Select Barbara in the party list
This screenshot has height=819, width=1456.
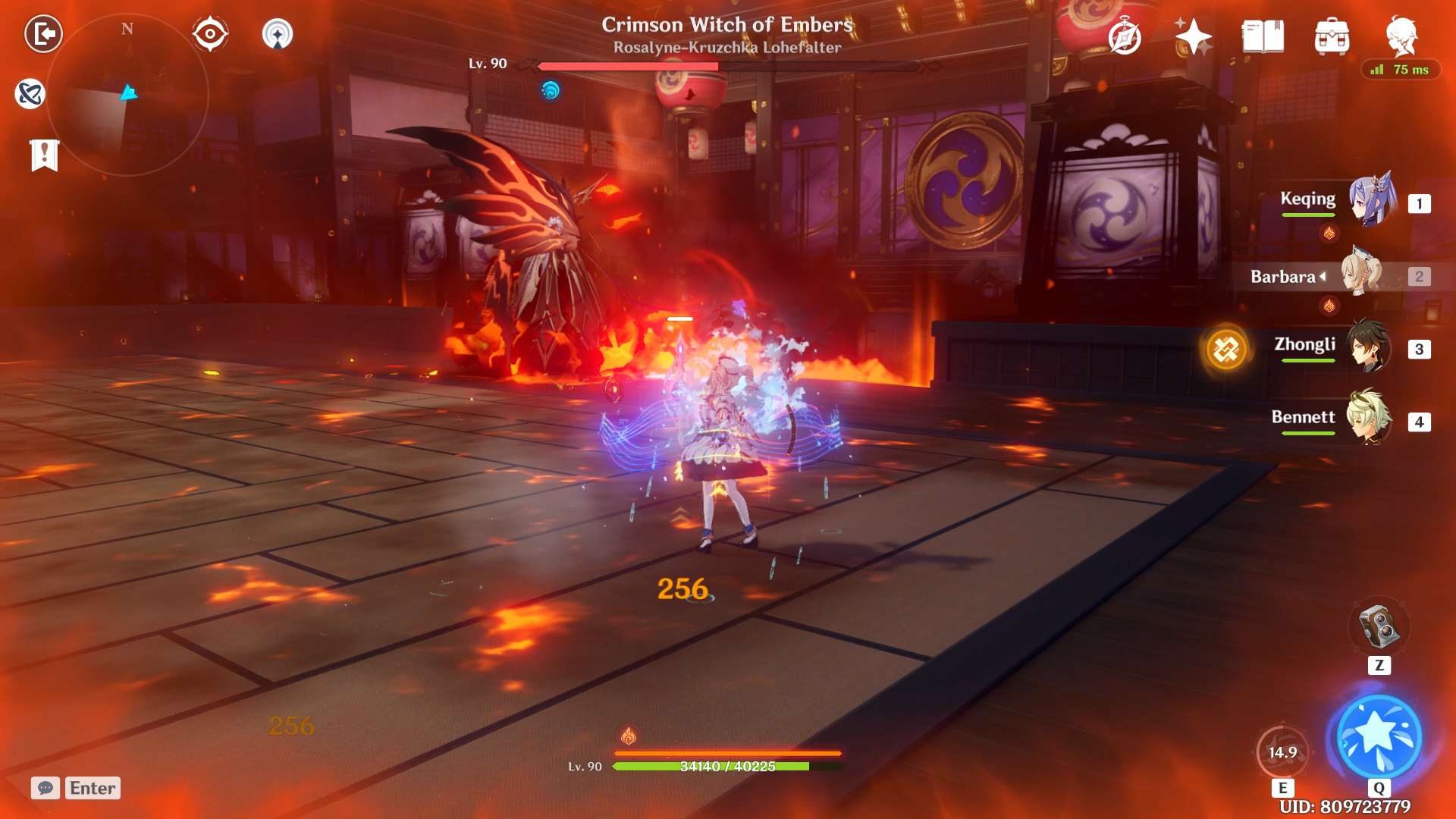coord(1362,275)
